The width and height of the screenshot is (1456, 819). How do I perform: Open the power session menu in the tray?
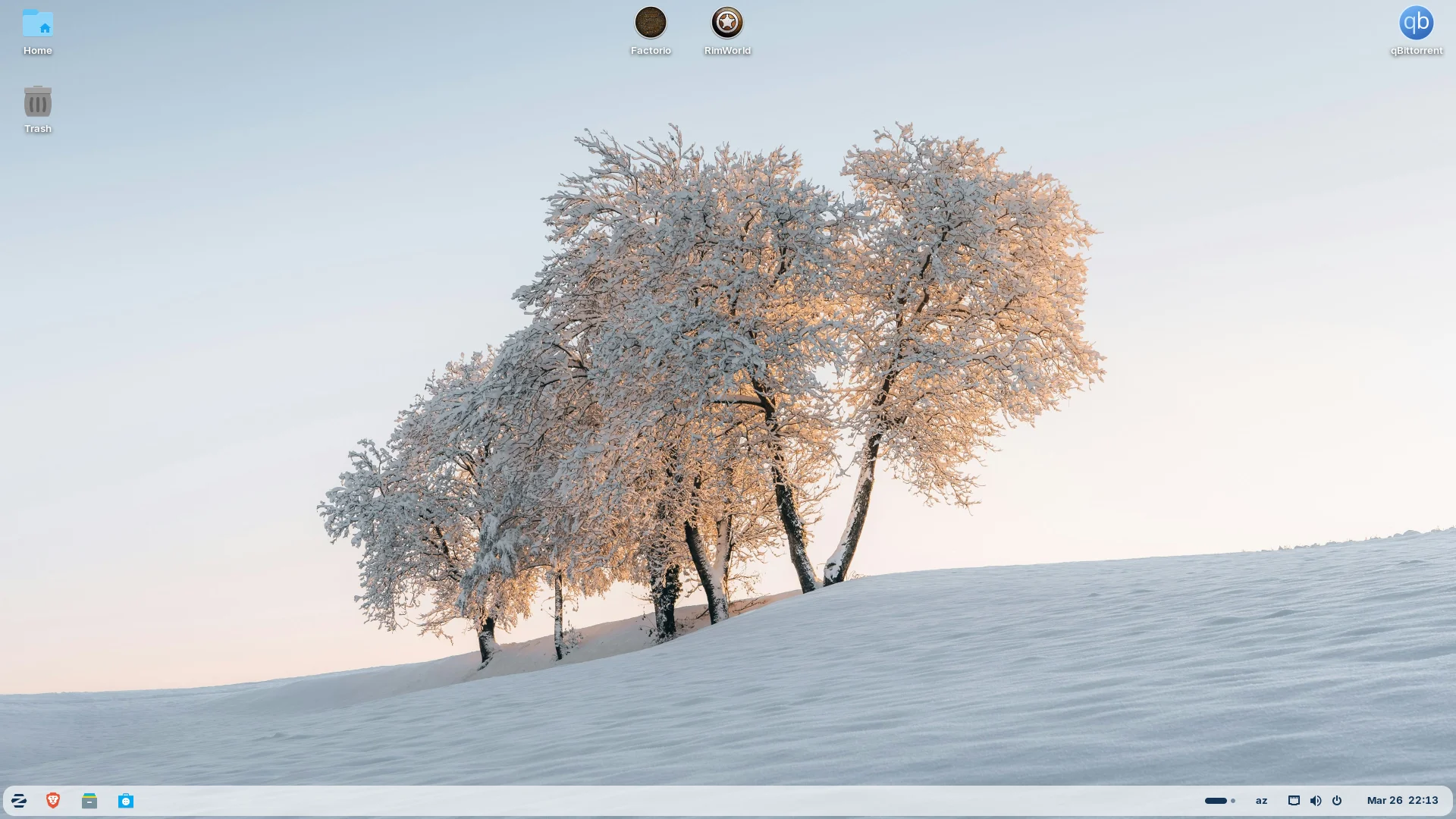pyautogui.click(x=1337, y=800)
